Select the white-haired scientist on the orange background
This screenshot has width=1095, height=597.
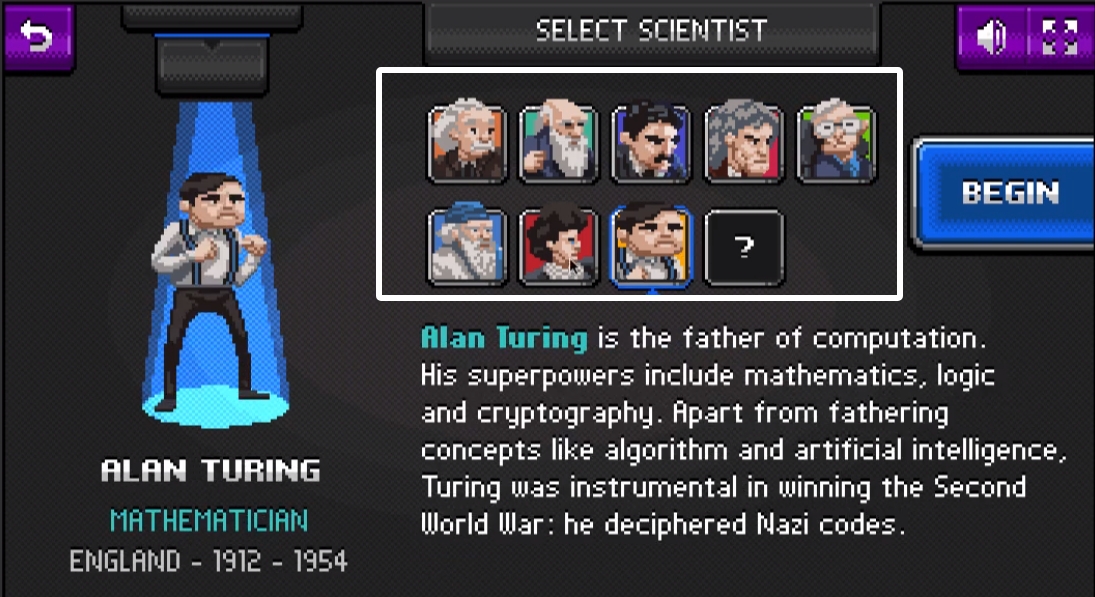(x=468, y=144)
